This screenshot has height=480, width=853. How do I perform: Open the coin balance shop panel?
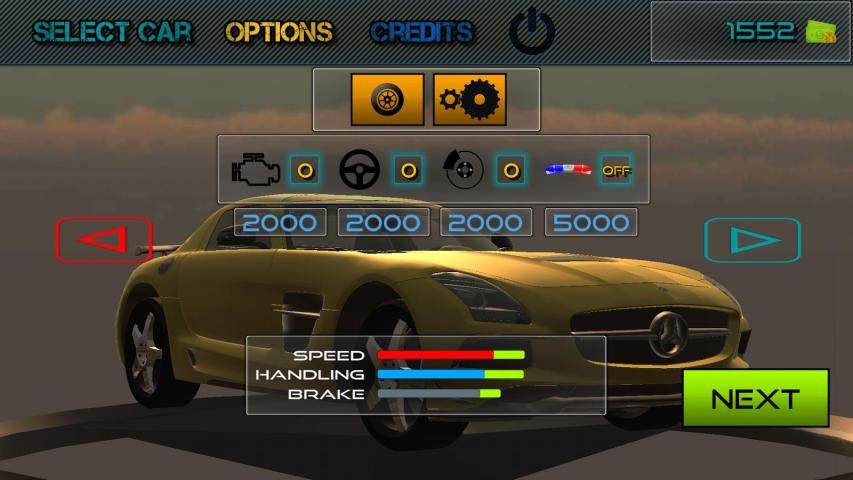point(750,32)
